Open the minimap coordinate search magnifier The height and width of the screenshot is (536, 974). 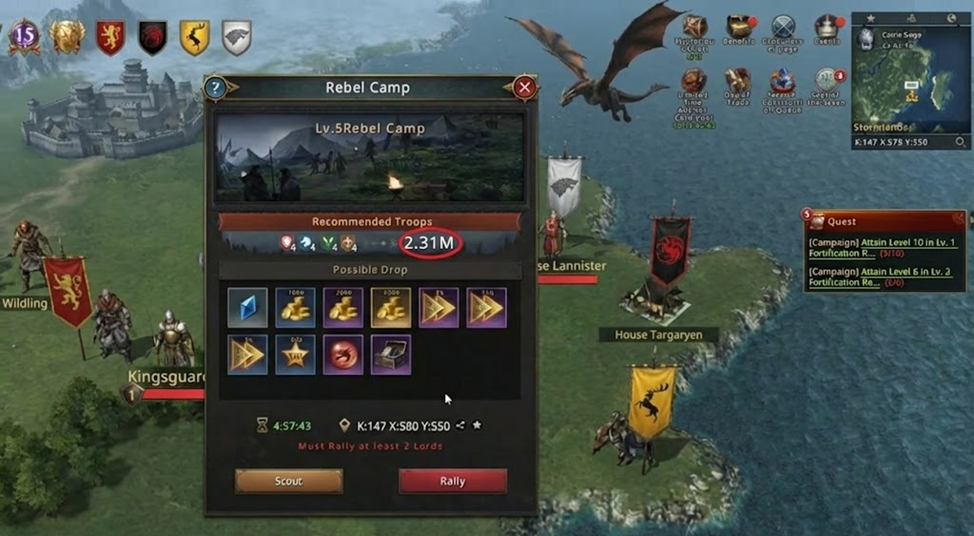[x=960, y=143]
